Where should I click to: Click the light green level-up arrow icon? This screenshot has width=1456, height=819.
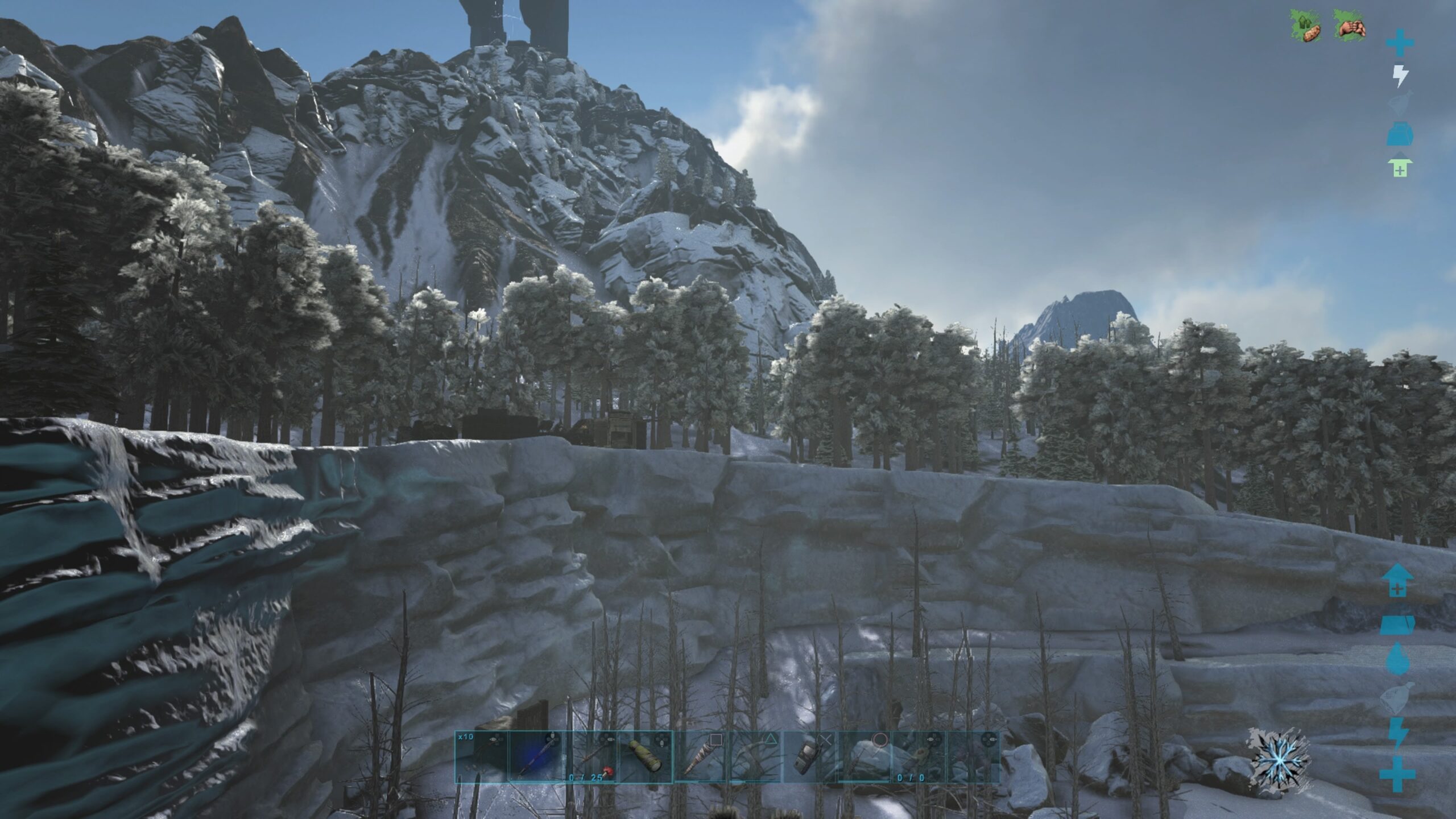click(1400, 167)
